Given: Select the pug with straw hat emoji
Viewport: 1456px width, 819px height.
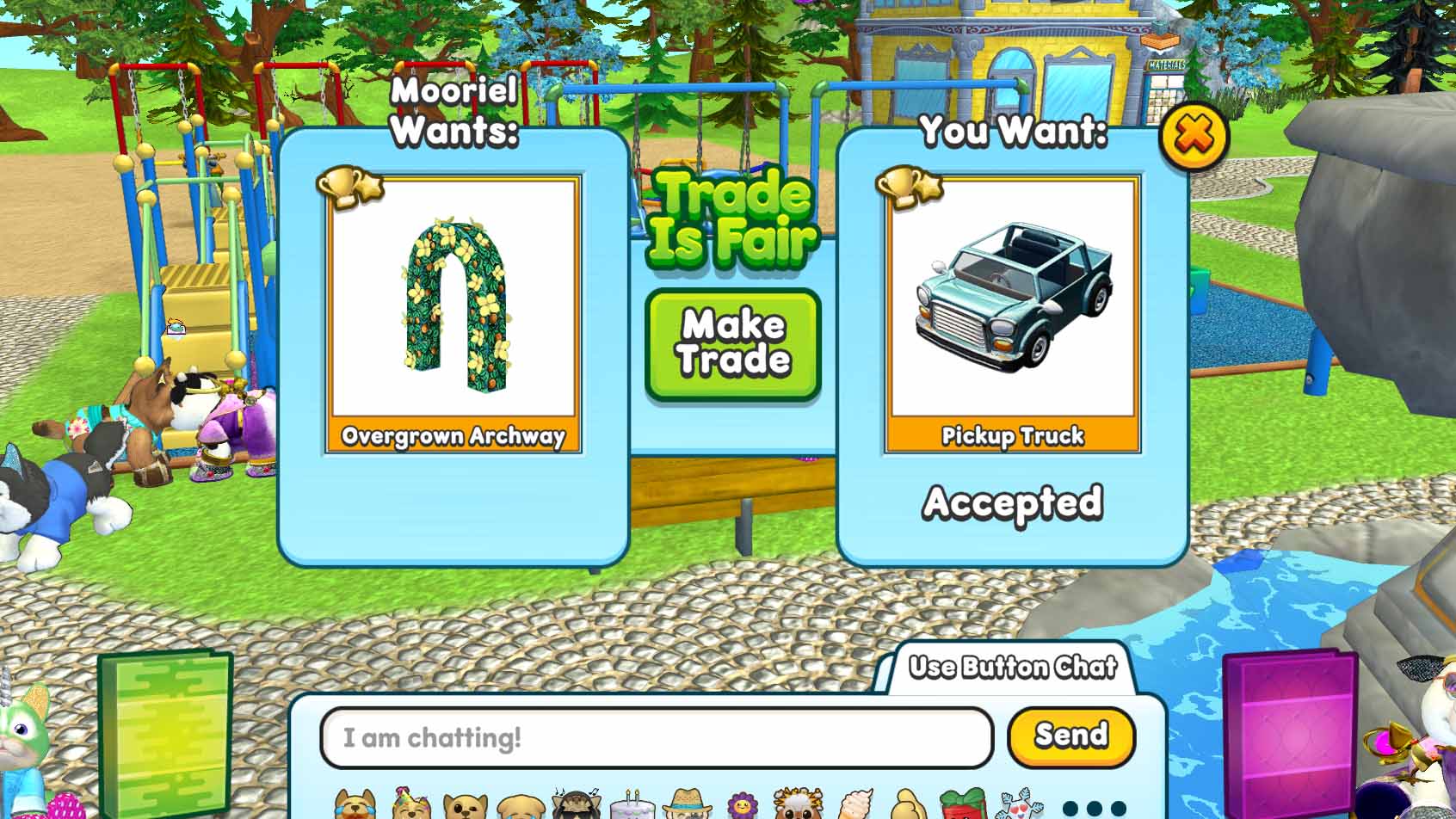Looking at the screenshot, I should click(690, 807).
